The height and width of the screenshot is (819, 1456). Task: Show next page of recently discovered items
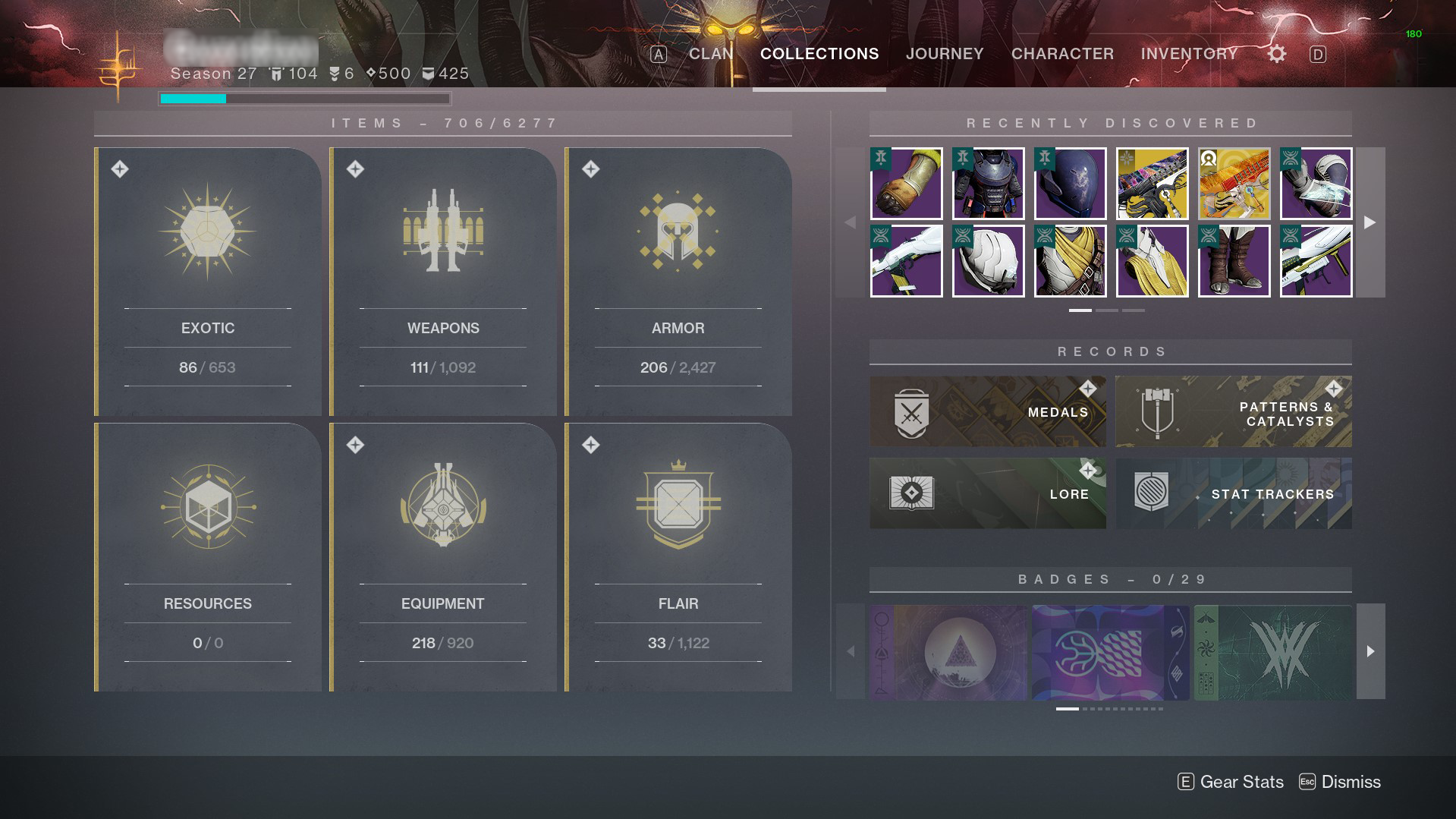pyautogui.click(x=1370, y=222)
